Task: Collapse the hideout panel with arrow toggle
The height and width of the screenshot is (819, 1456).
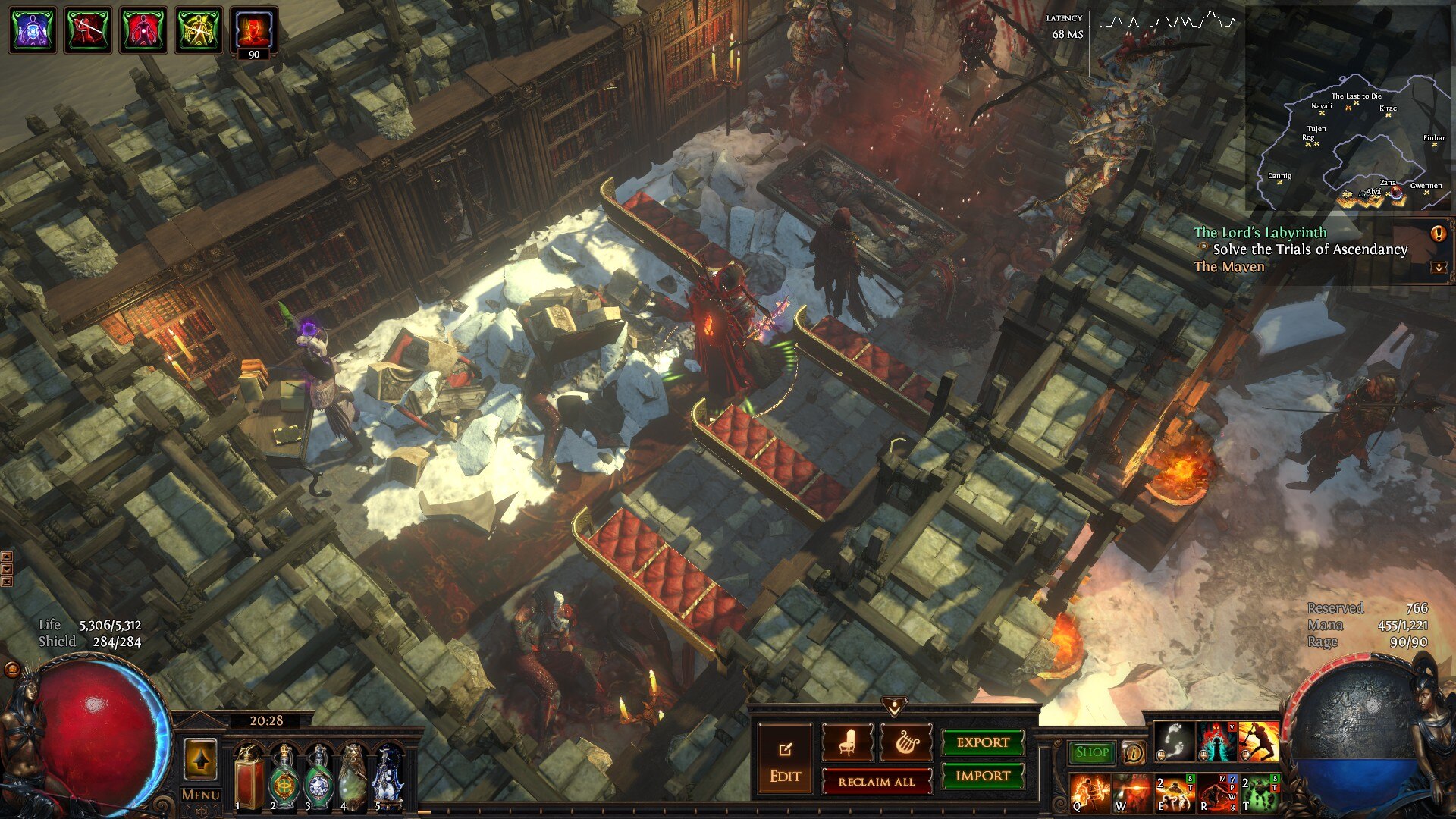Action: 895,708
